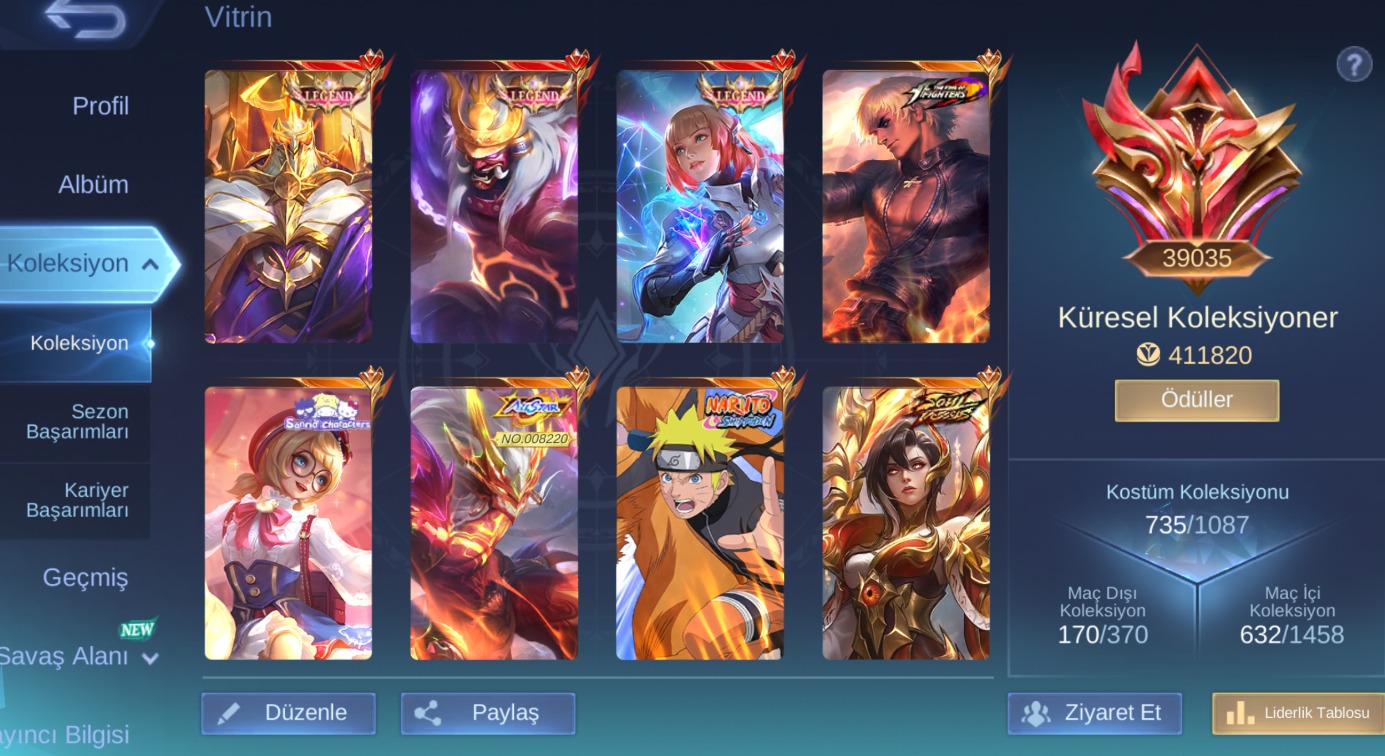
Task: View the King of Fighters skin card
Action: pyautogui.click(x=906, y=207)
